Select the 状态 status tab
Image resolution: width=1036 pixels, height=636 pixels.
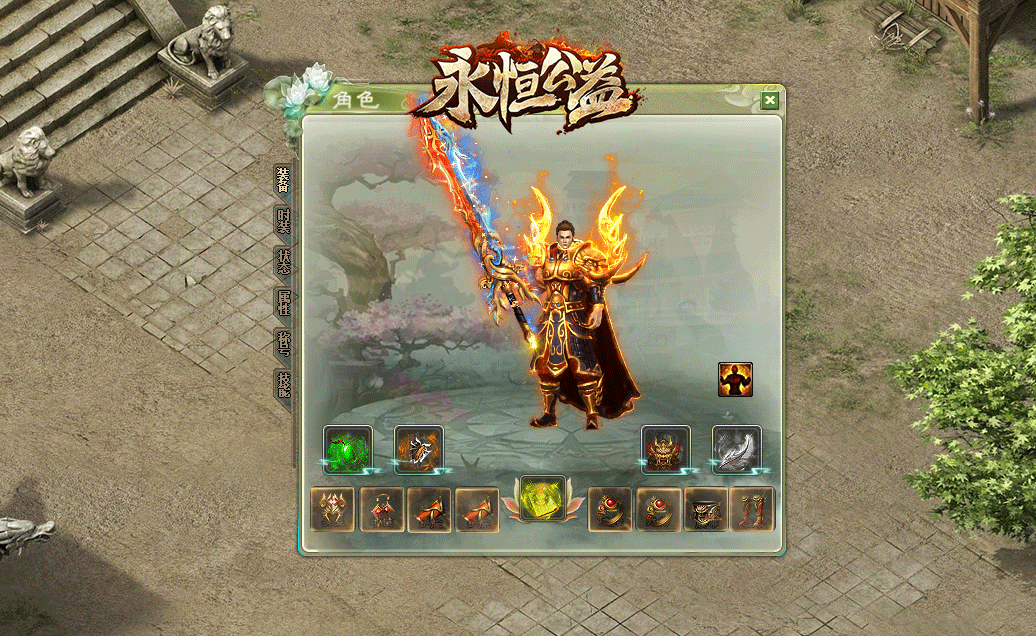284,262
